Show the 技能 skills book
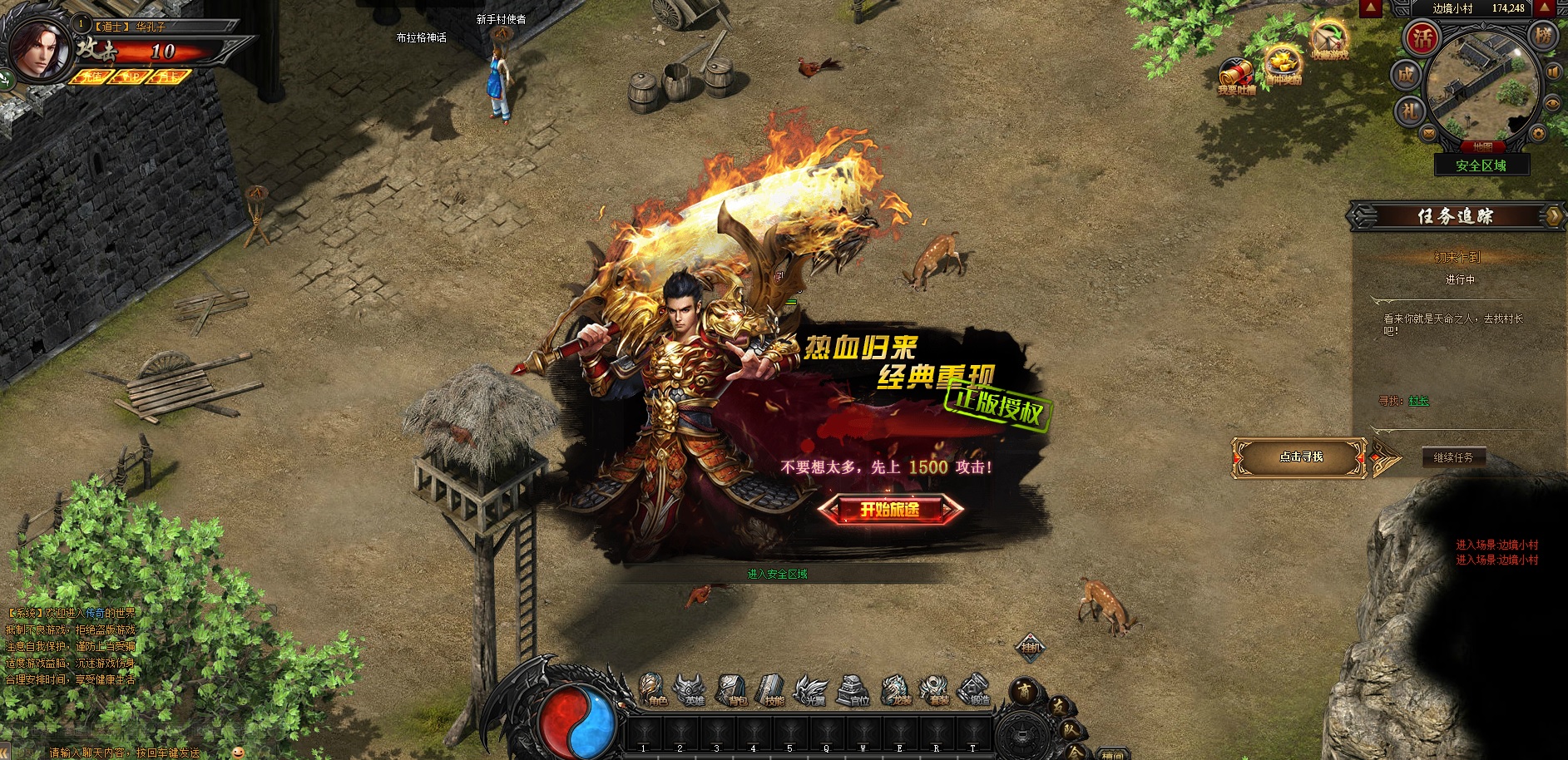Viewport: 1568px width, 760px height. (773, 690)
